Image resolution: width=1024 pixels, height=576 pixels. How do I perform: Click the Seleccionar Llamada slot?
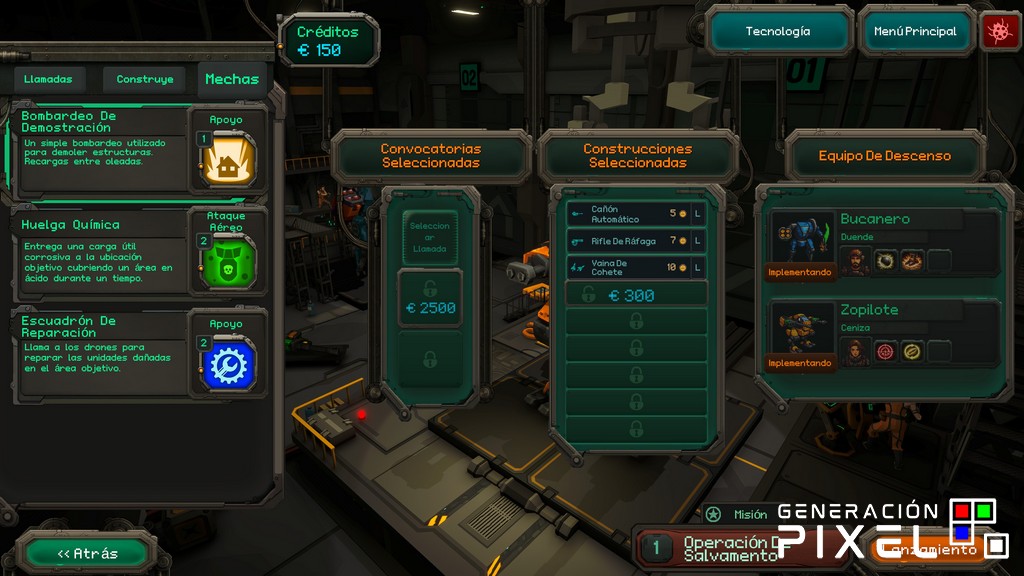(x=430, y=238)
